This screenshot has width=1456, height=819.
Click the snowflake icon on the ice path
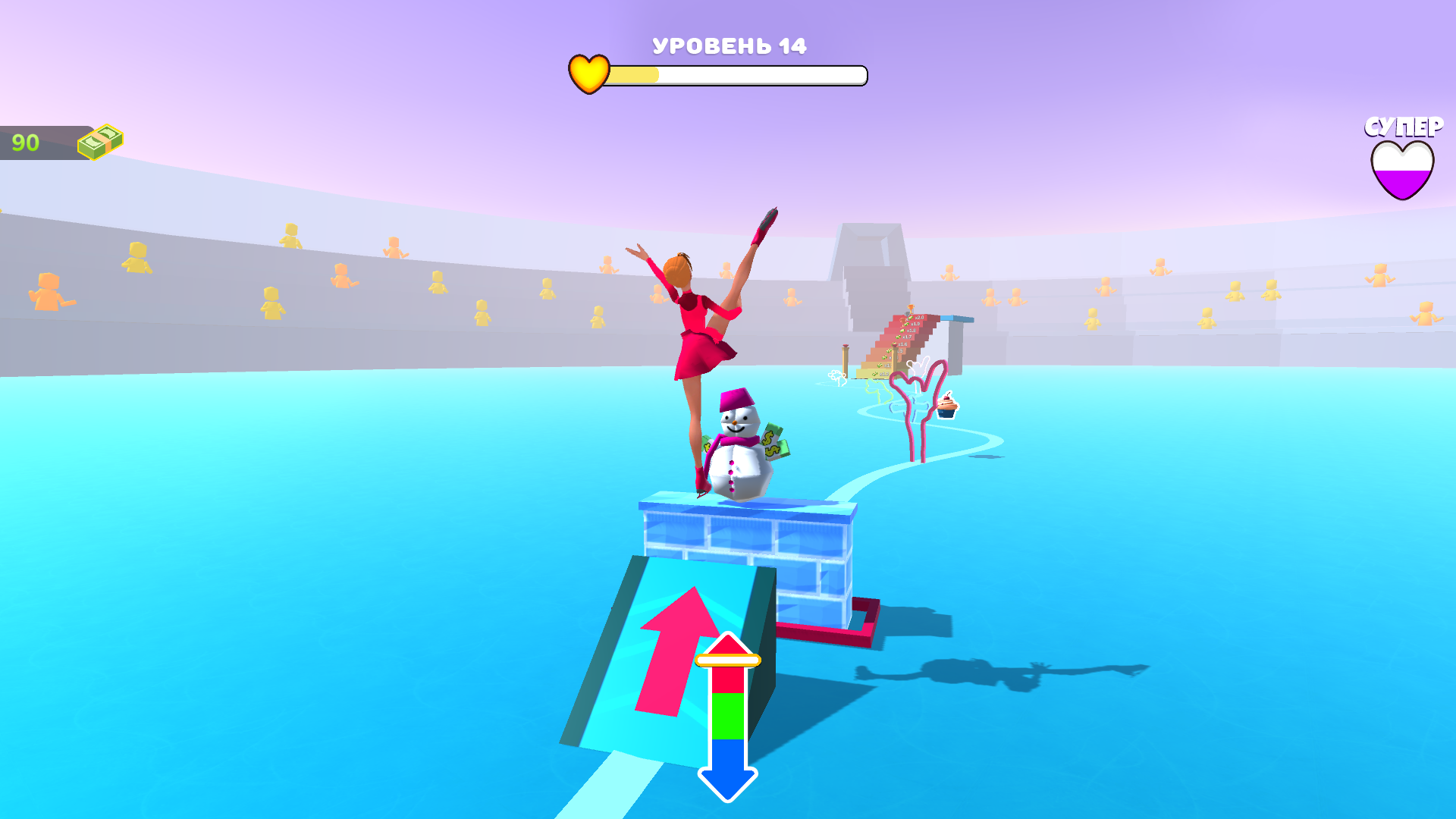[836, 374]
